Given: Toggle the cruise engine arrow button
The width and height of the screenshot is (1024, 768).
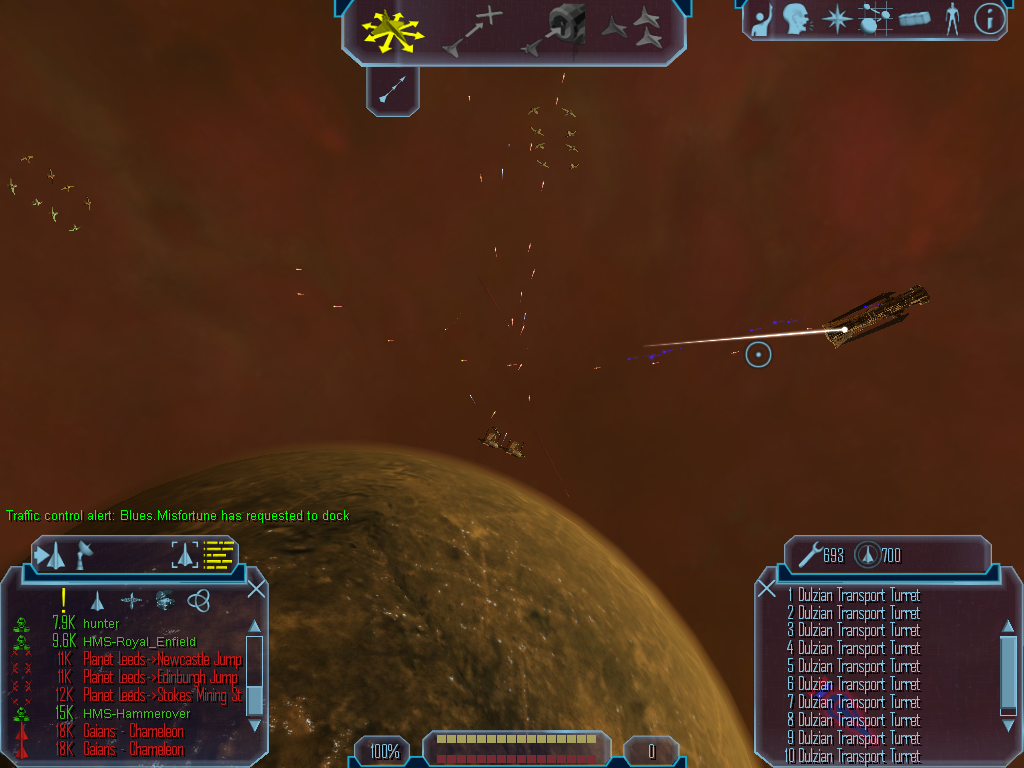Looking at the screenshot, I should tap(393, 92).
